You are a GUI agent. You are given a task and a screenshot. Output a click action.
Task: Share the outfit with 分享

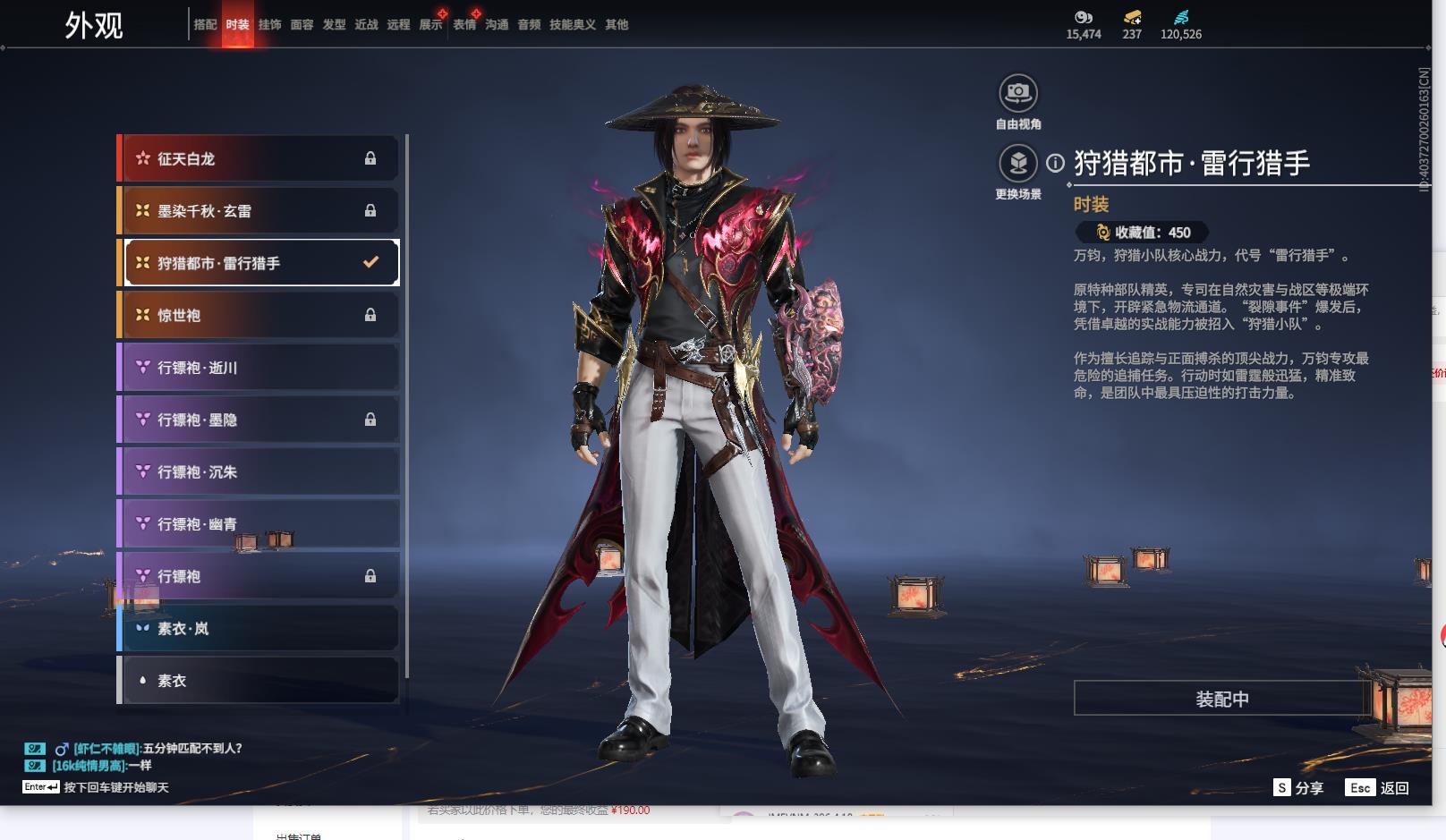point(1298,788)
